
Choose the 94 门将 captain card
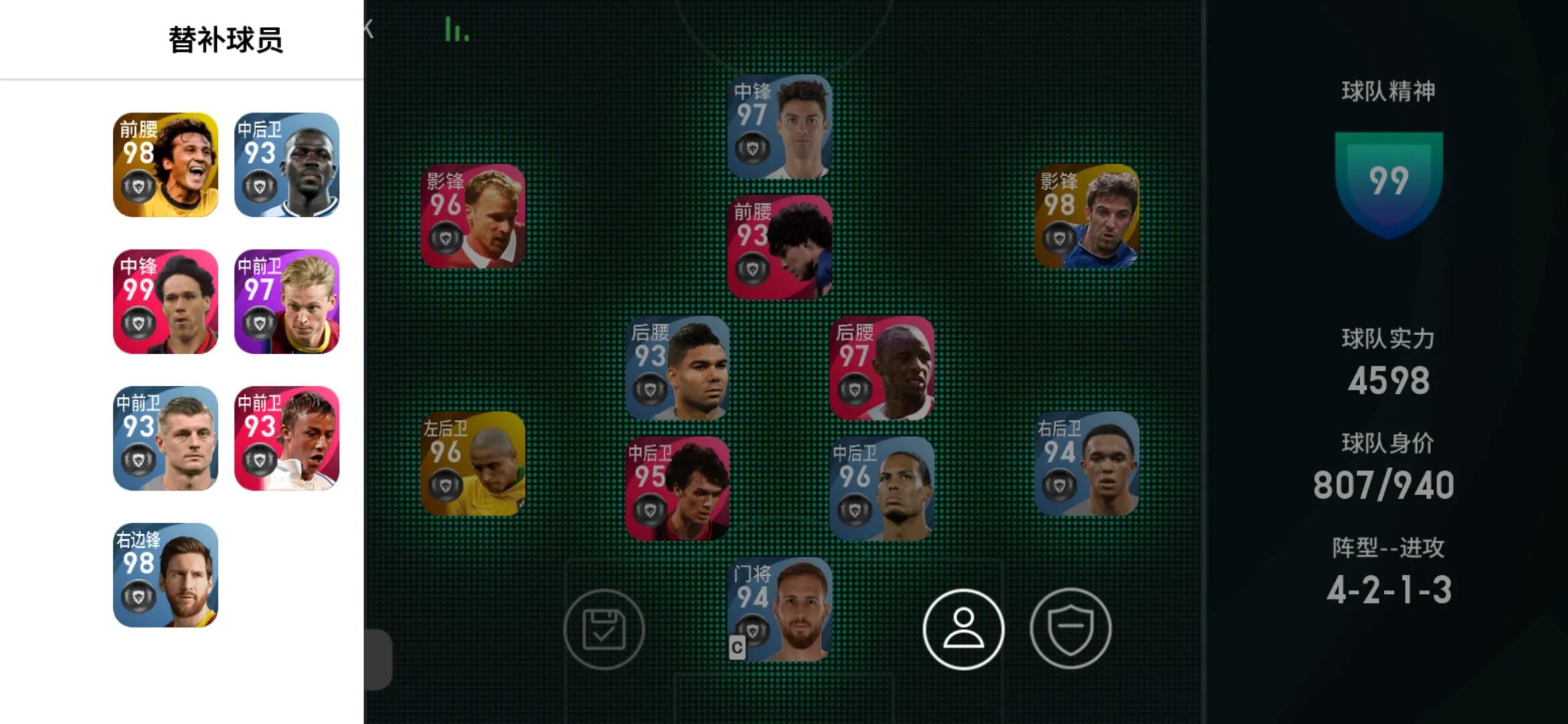[x=779, y=609]
